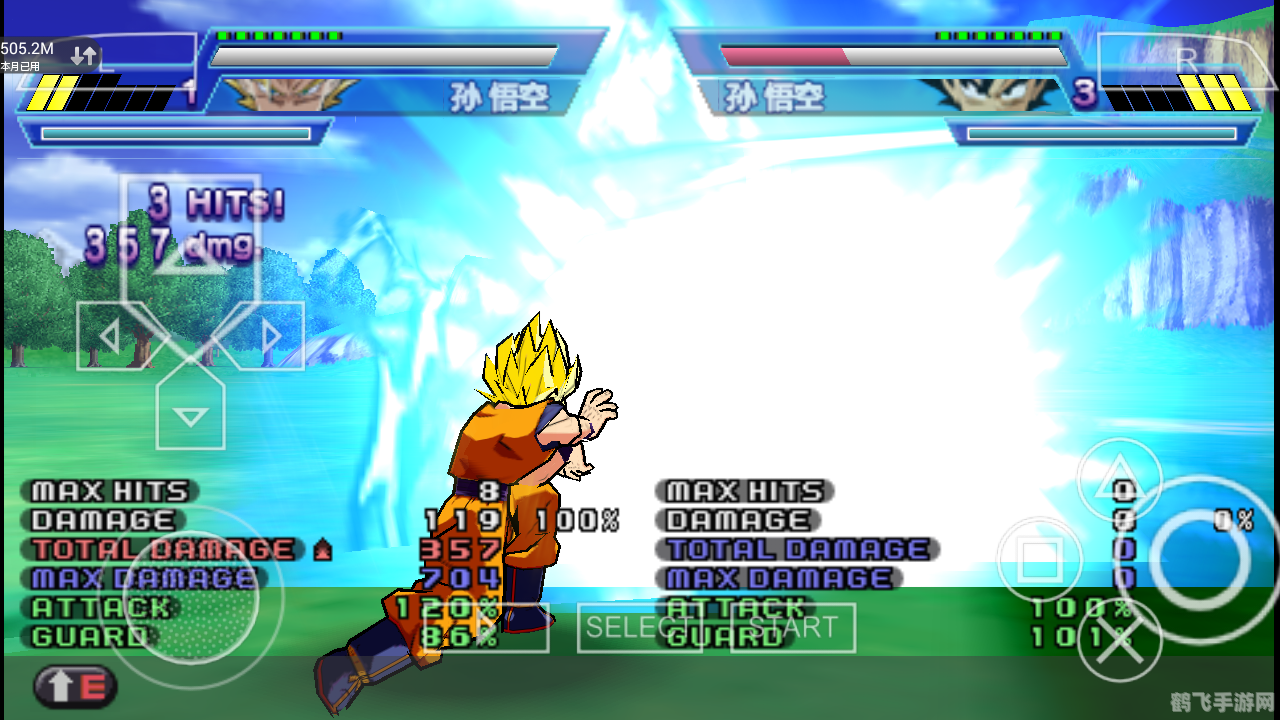Tap the cross touch button
The image size is (1280, 720).
[1120, 639]
